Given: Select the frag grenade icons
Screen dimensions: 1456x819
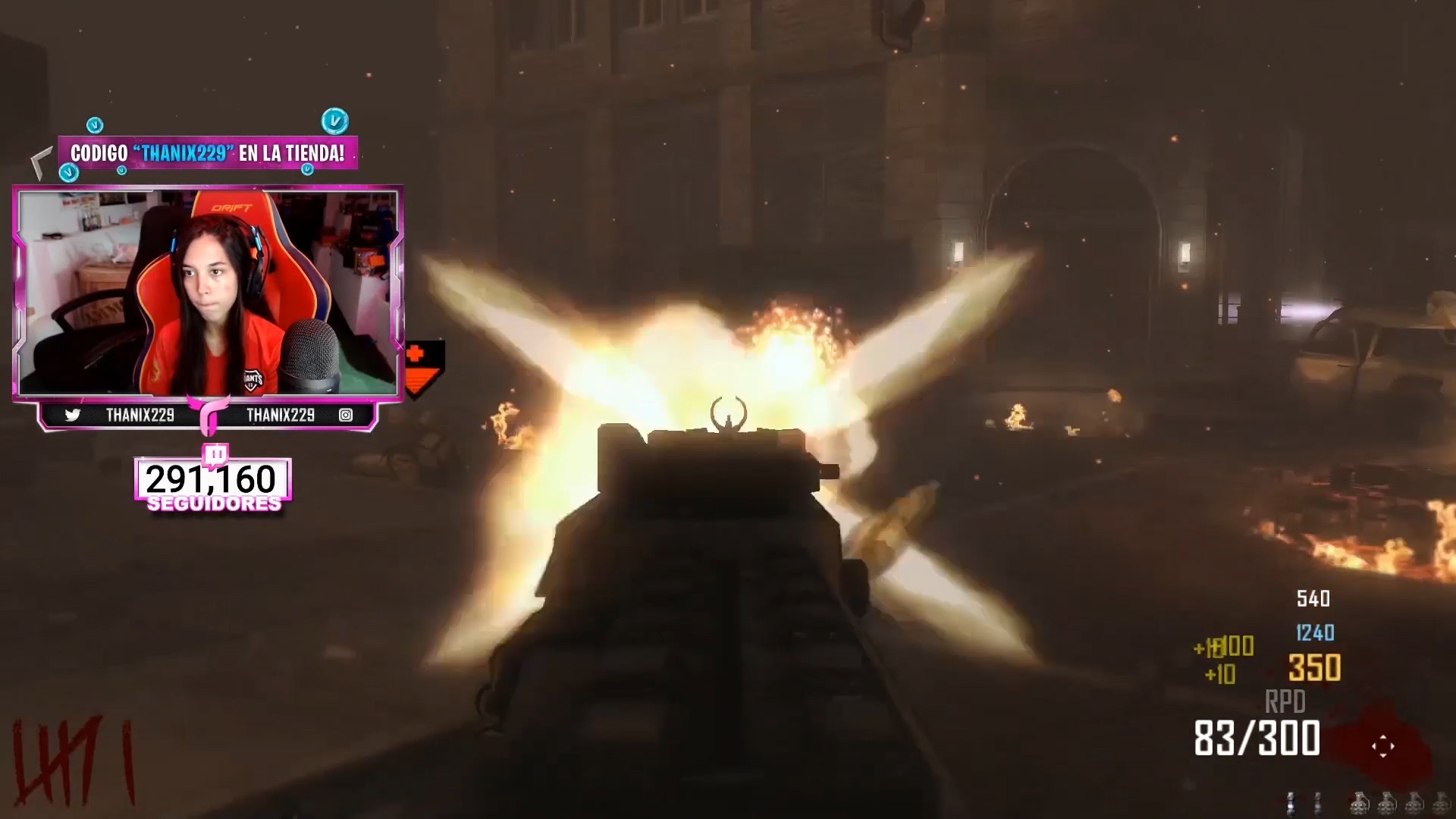Looking at the screenshot, I should [x=1400, y=803].
